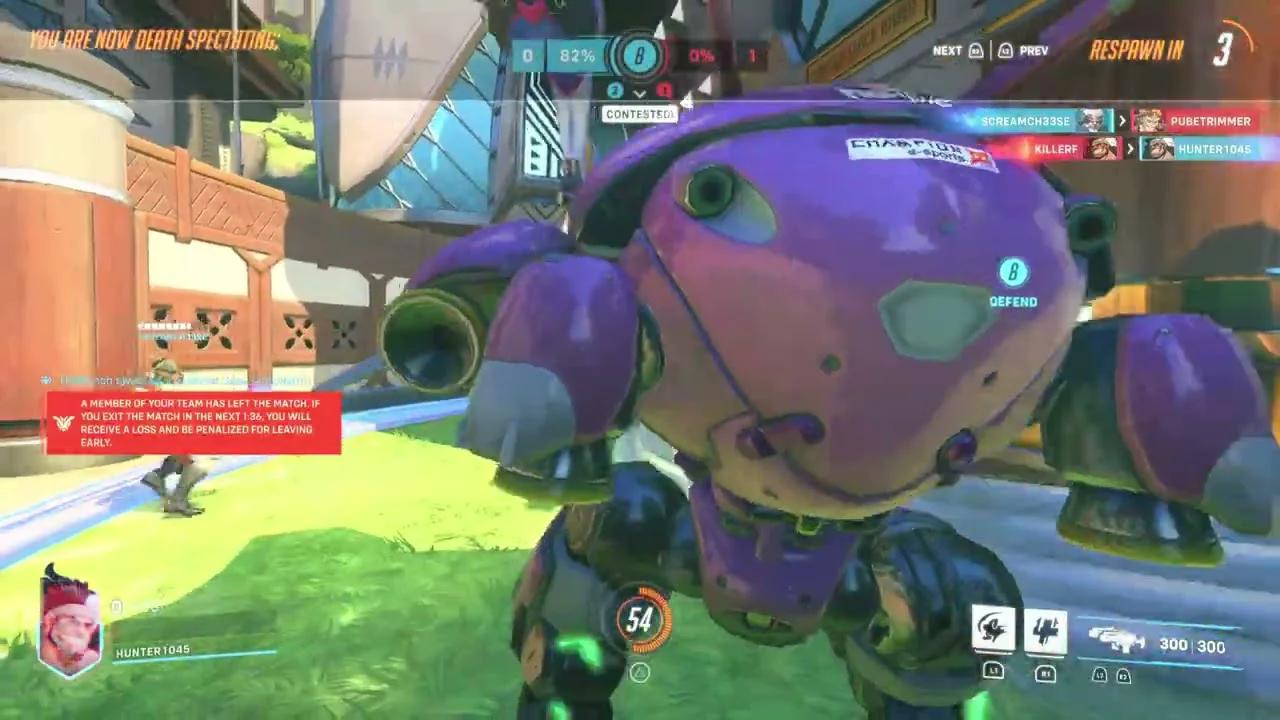Toggle the red team player counter under point B
Screen dimensions: 1280x720
click(x=664, y=91)
